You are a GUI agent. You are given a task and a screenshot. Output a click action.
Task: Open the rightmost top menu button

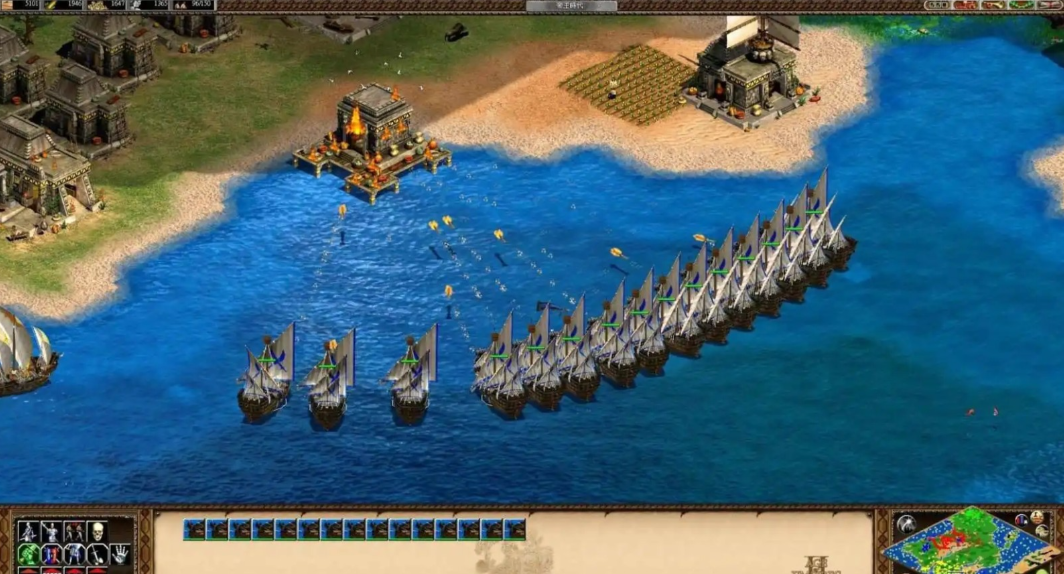pyautogui.click(x=1052, y=5)
